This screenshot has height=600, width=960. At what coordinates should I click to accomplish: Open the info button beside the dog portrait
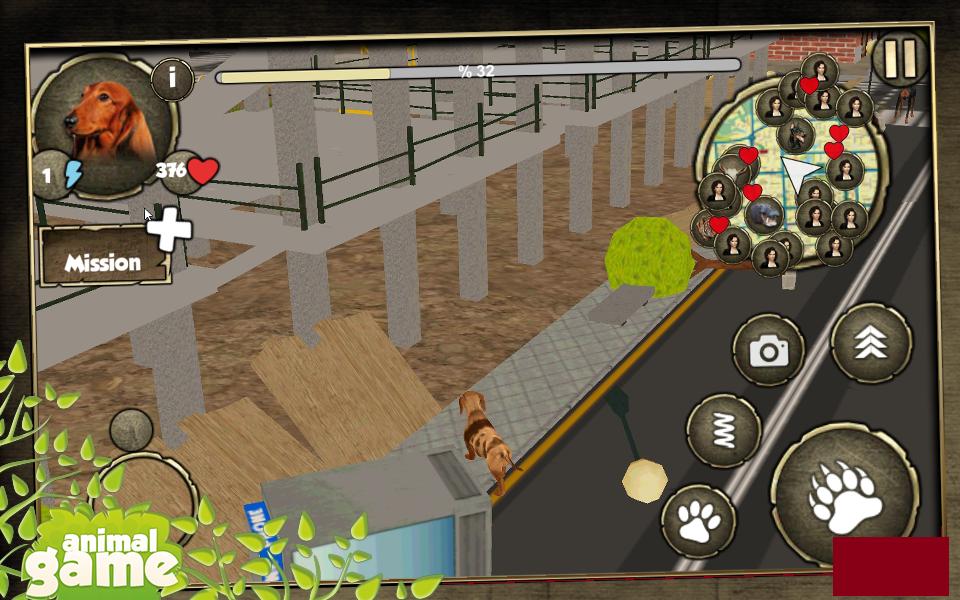172,79
